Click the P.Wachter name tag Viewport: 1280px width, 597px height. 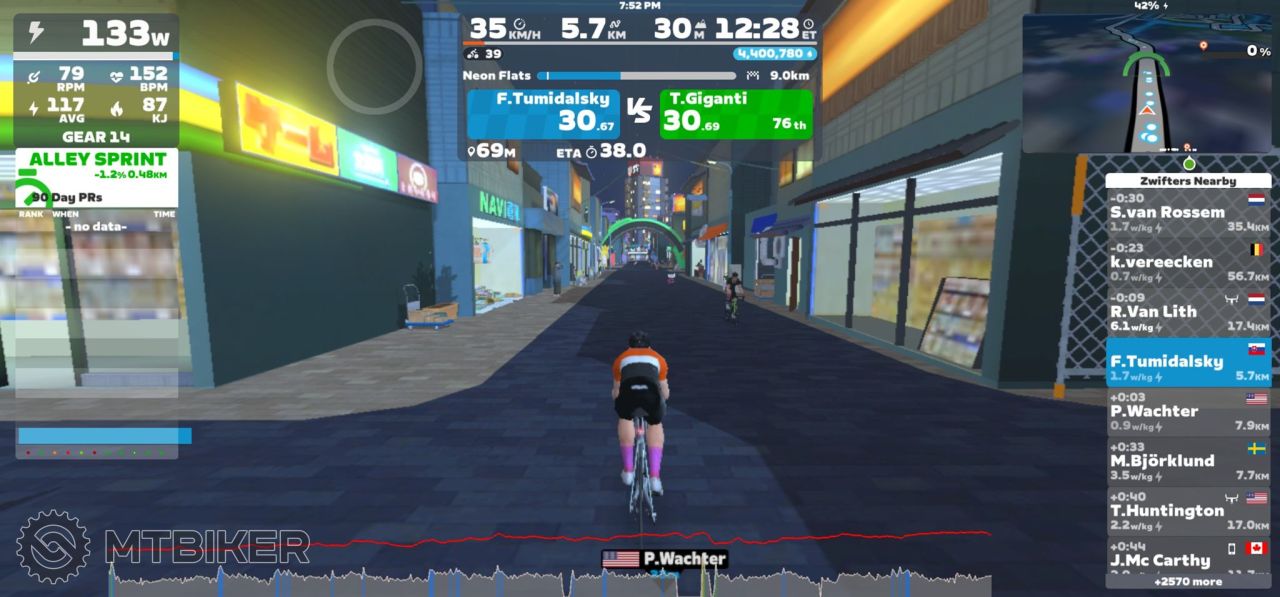tap(664, 559)
